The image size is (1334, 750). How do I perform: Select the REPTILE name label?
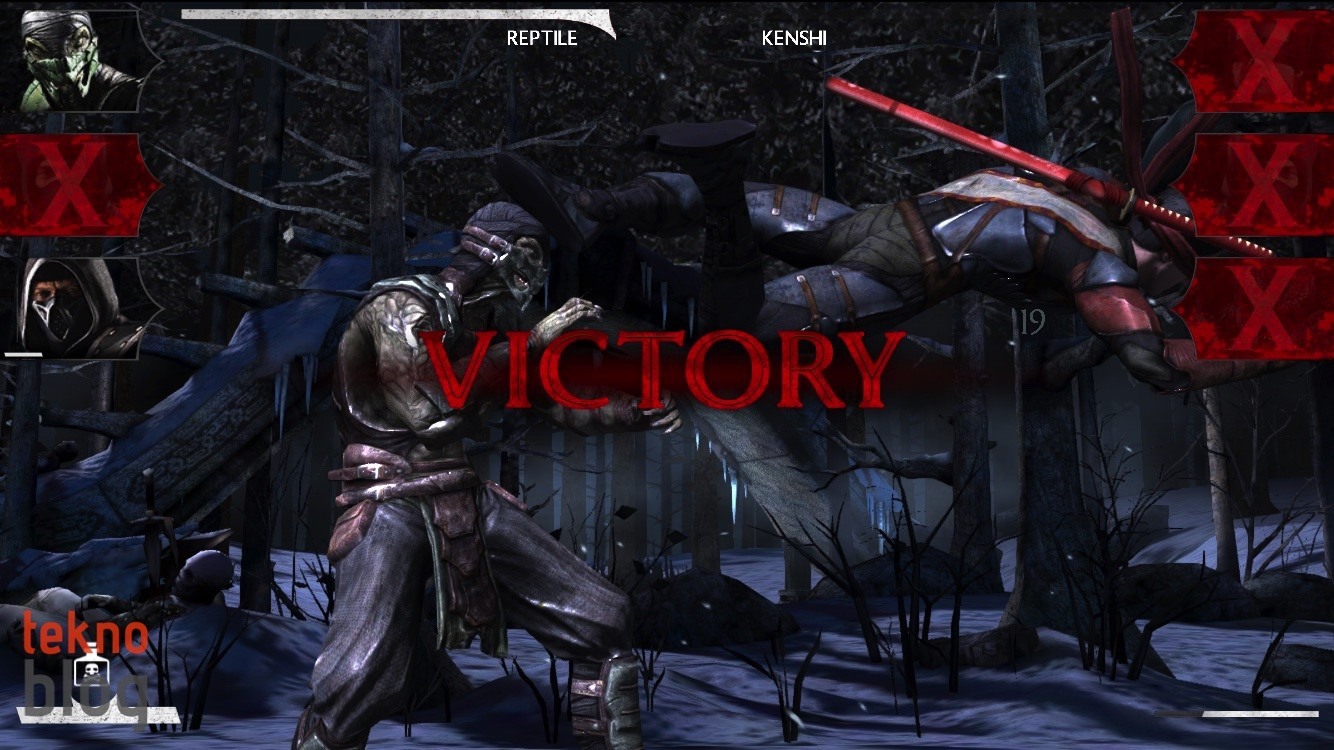coord(541,39)
